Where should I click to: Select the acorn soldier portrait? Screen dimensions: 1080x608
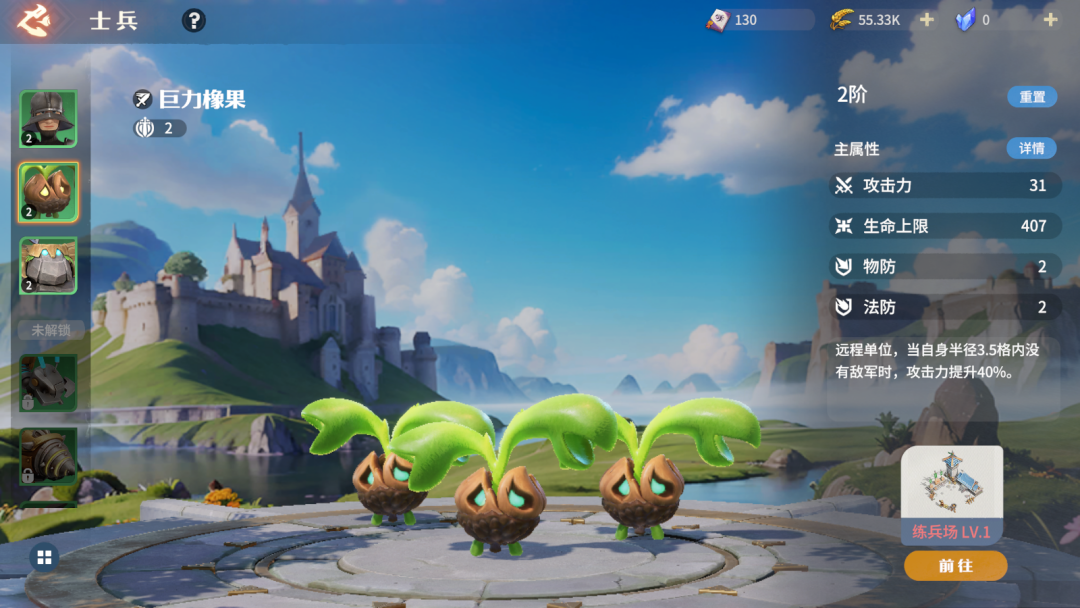[48, 192]
